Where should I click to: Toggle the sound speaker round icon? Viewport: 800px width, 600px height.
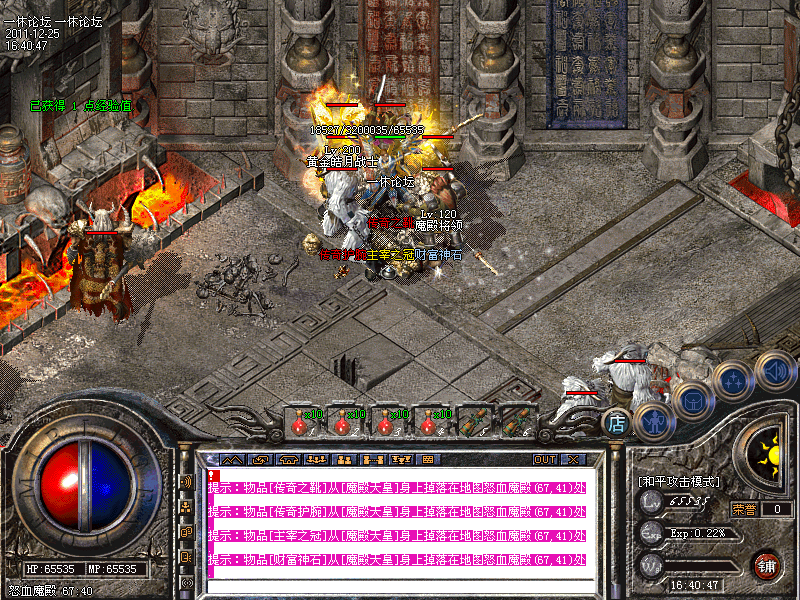coord(774,367)
